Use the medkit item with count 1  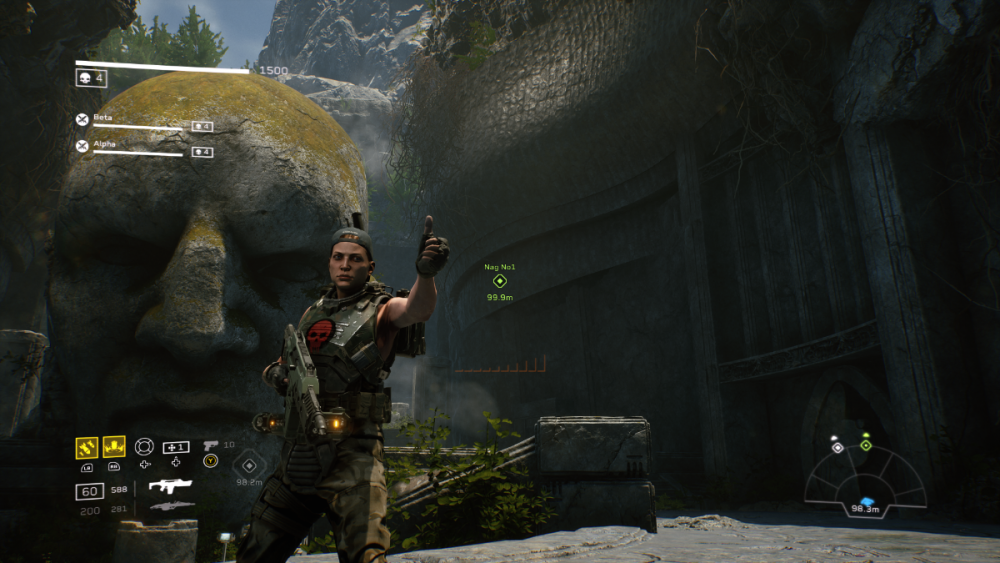point(176,447)
